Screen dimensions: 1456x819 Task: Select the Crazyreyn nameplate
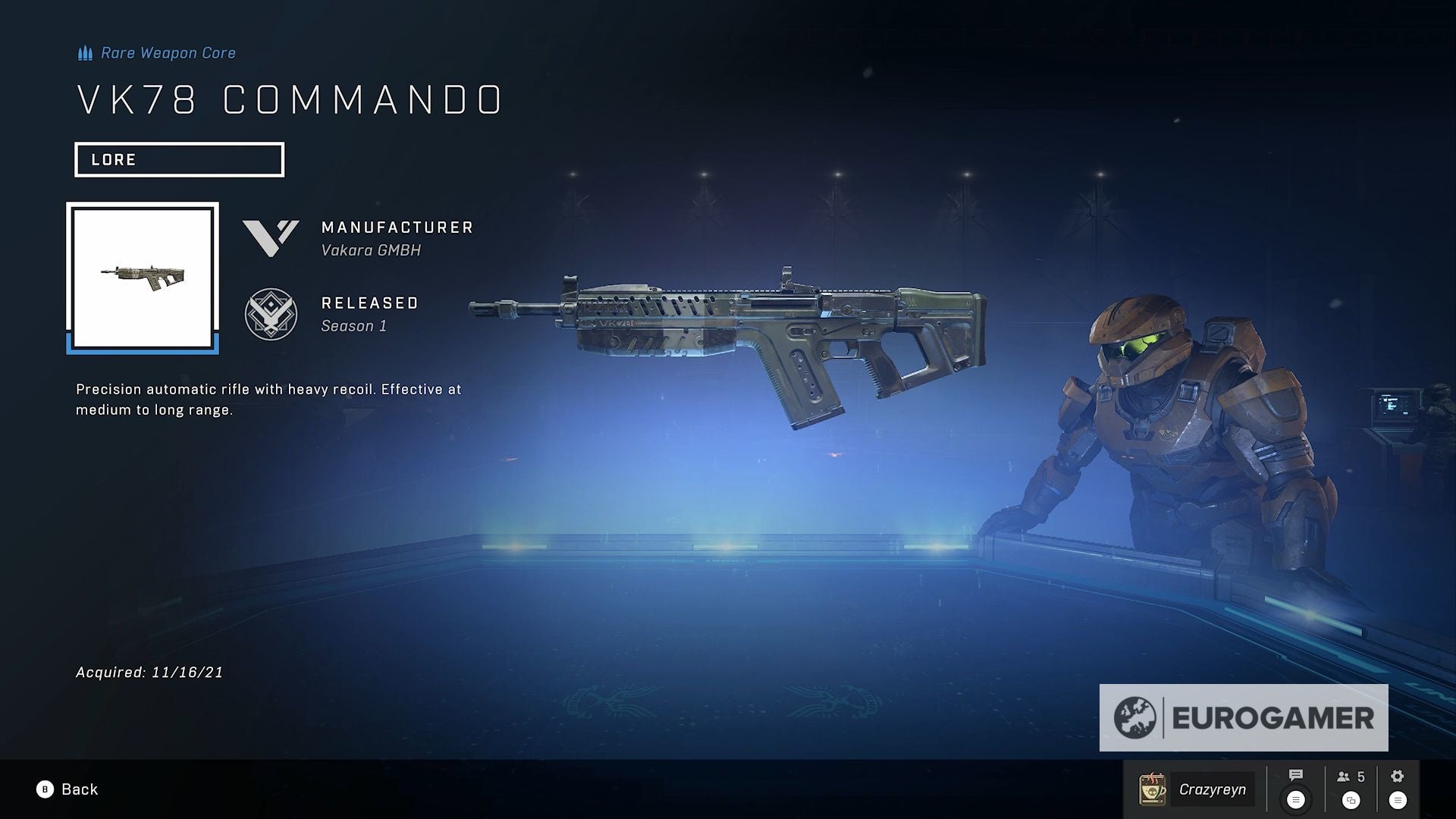click(x=1213, y=789)
